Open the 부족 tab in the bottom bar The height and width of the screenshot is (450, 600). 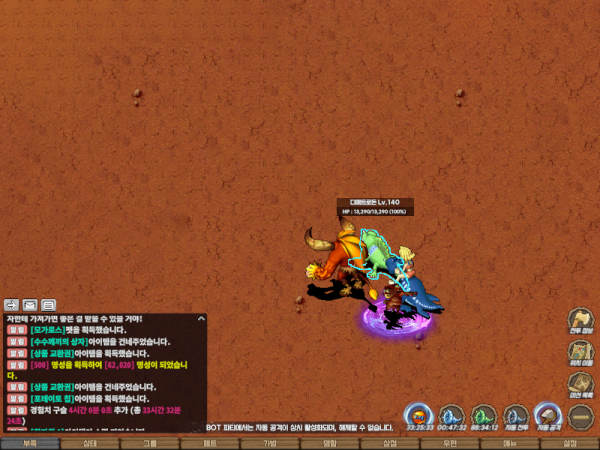29,443
